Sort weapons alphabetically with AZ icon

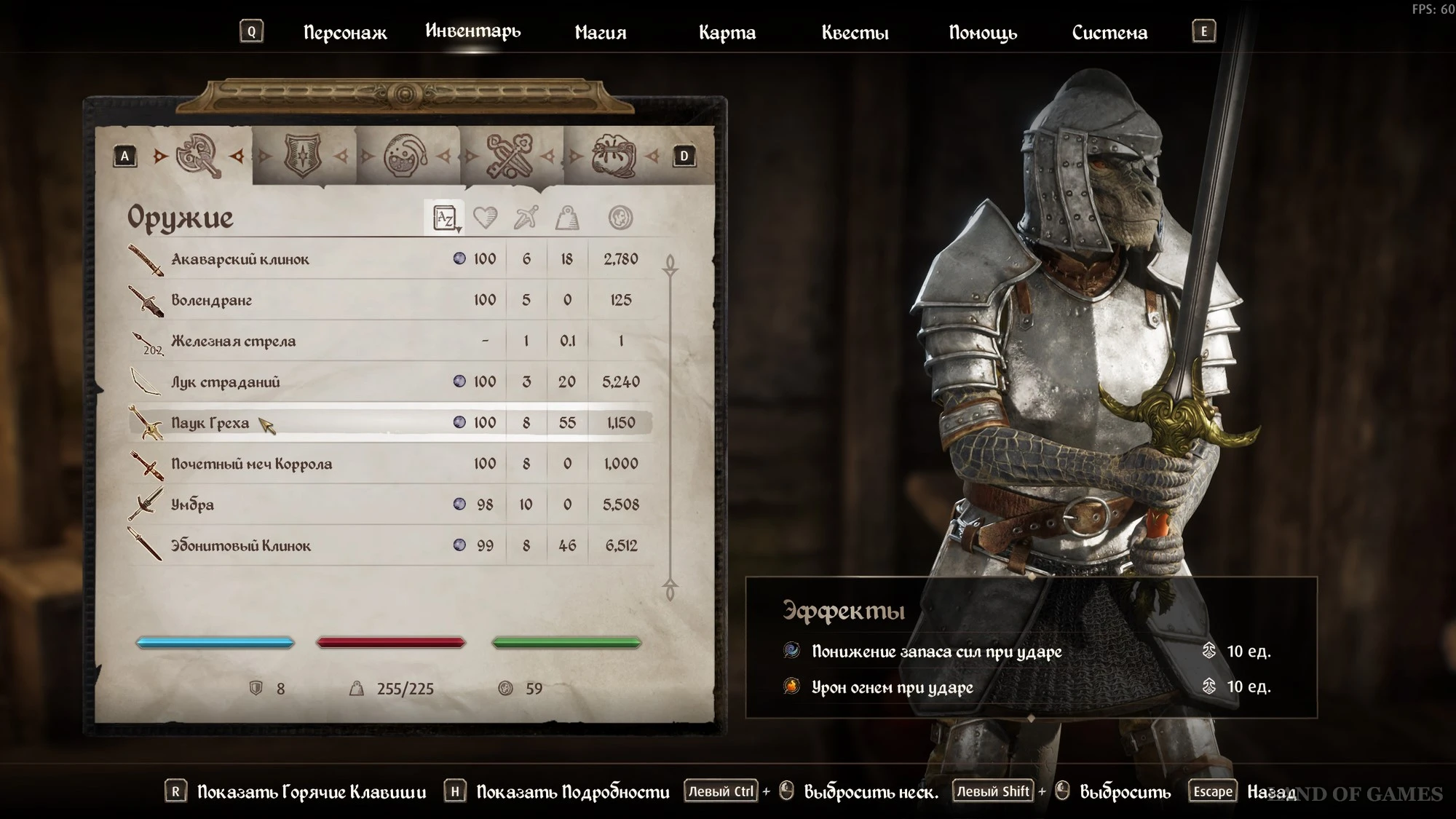(x=444, y=218)
